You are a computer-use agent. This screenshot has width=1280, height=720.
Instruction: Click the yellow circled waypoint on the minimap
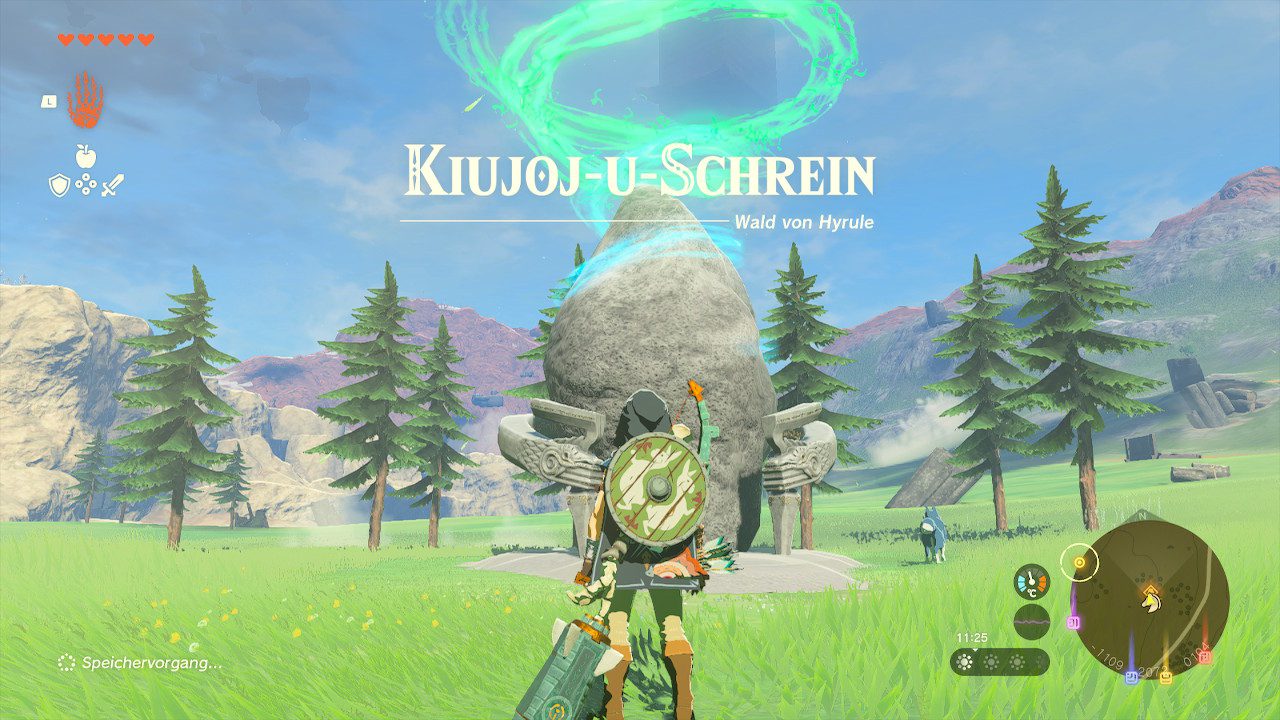[1079, 564]
